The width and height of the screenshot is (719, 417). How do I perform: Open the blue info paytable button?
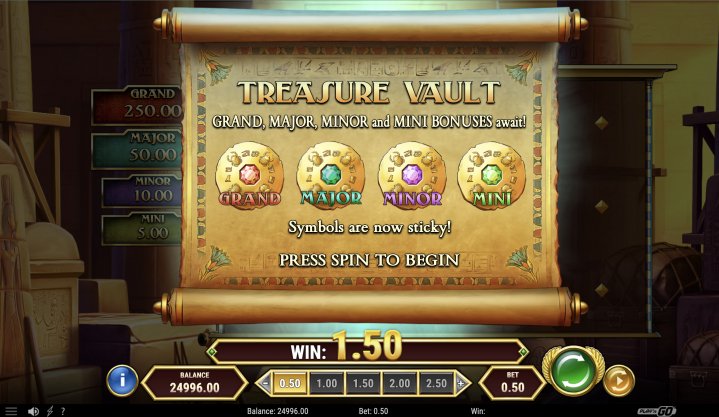(122, 380)
